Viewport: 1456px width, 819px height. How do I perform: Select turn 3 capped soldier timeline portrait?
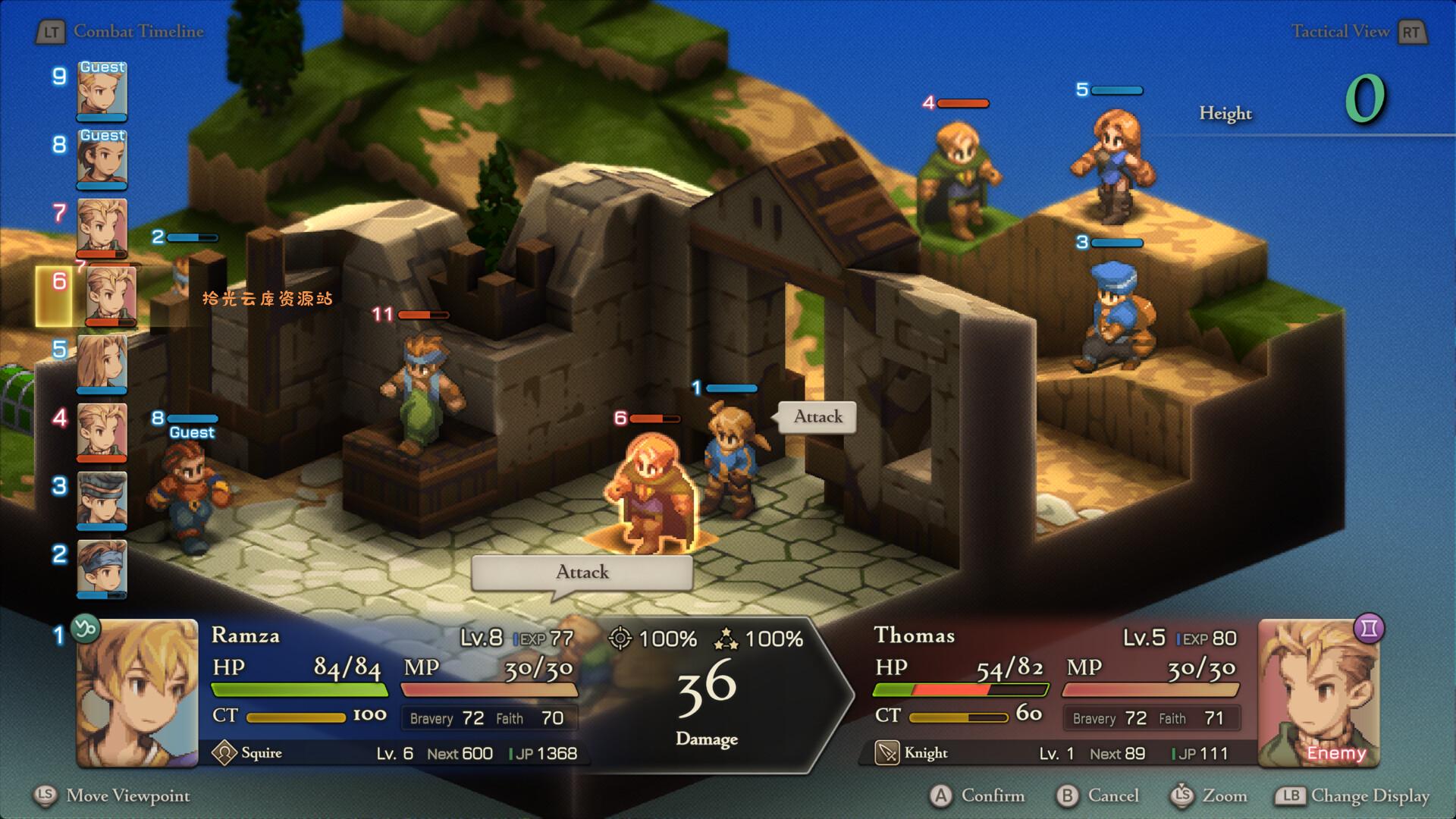tap(102, 500)
